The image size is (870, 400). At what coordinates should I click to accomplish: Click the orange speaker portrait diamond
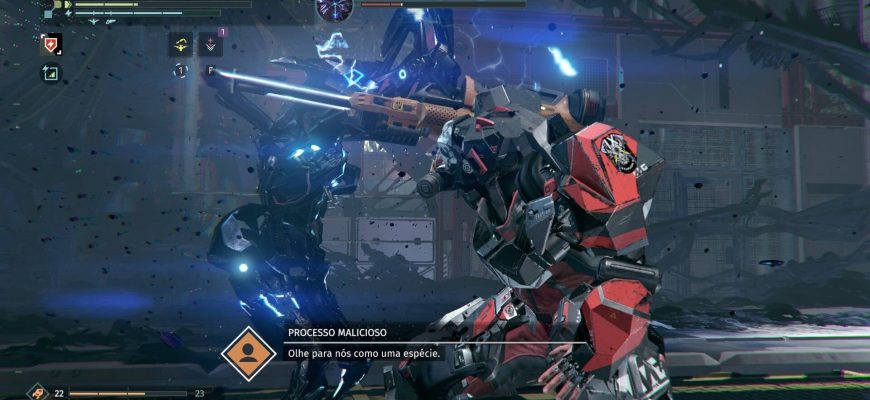coord(248,352)
